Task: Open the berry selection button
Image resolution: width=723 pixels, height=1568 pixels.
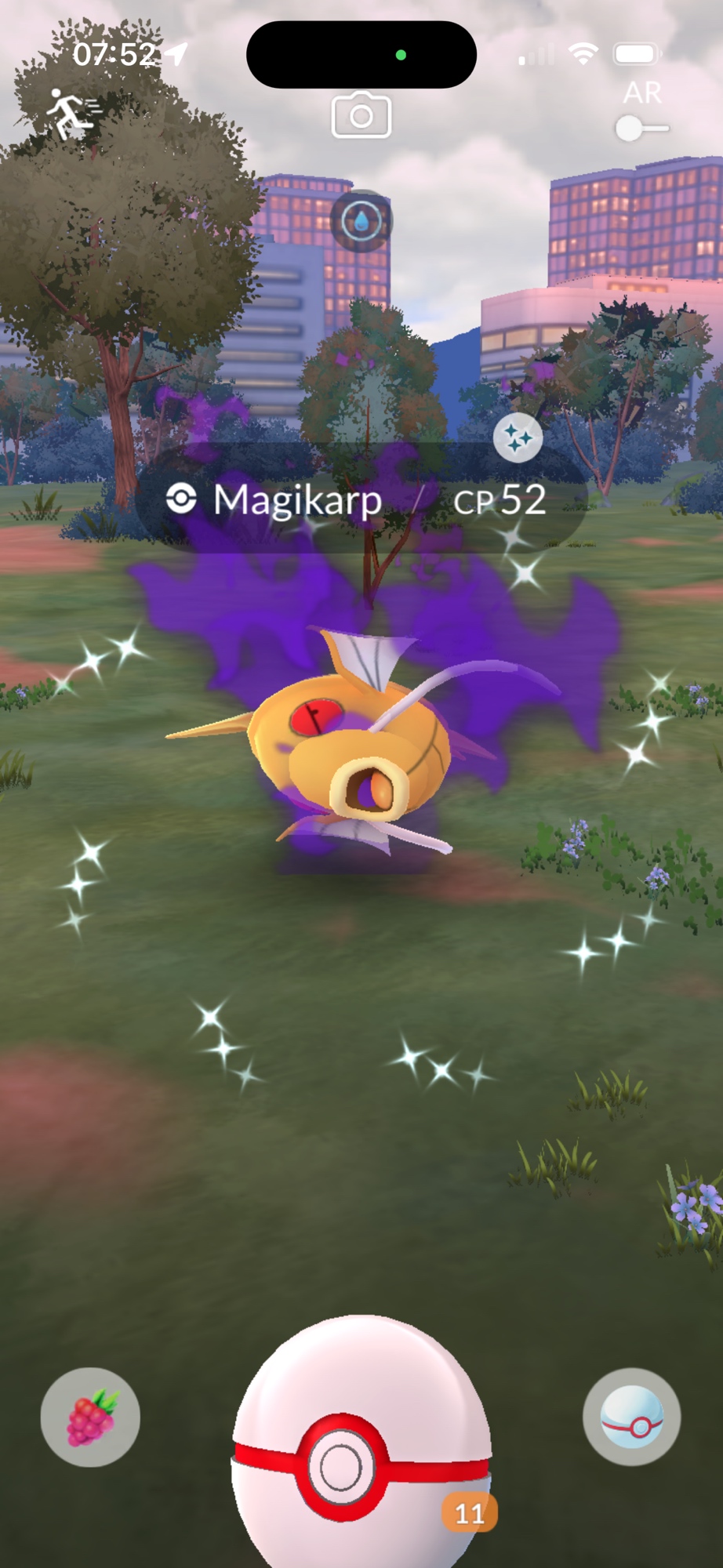Action: [90, 1417]
